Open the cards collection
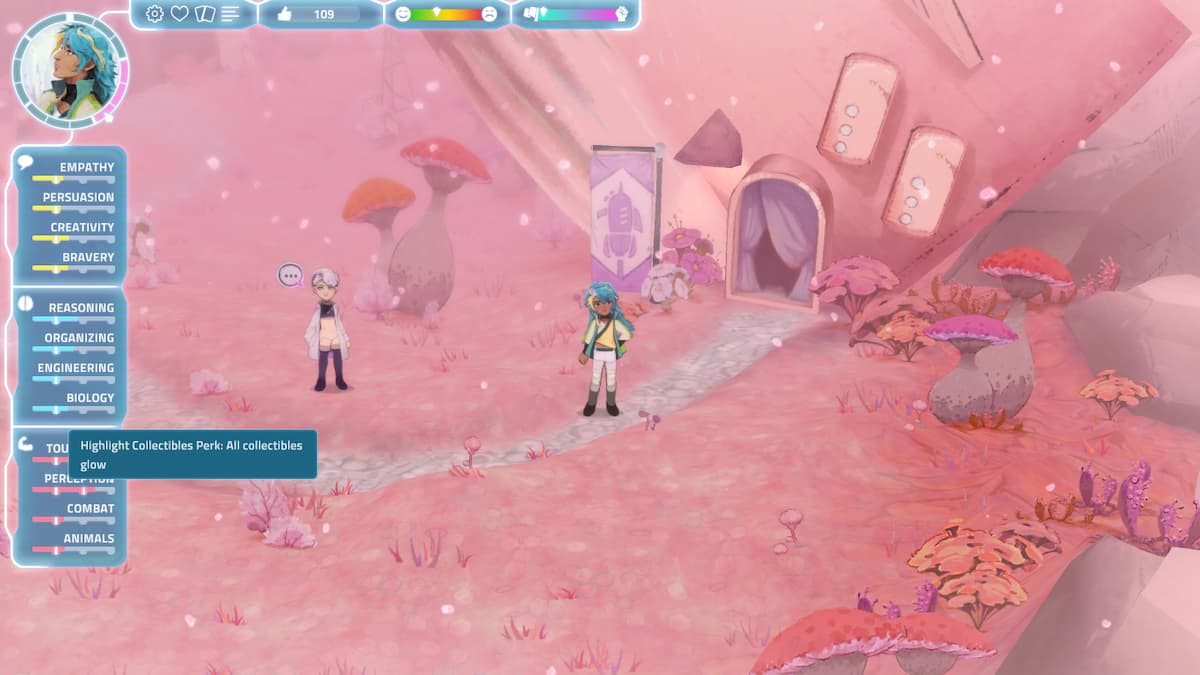This screenshot has height=675, width=1200. click(205, 14)
